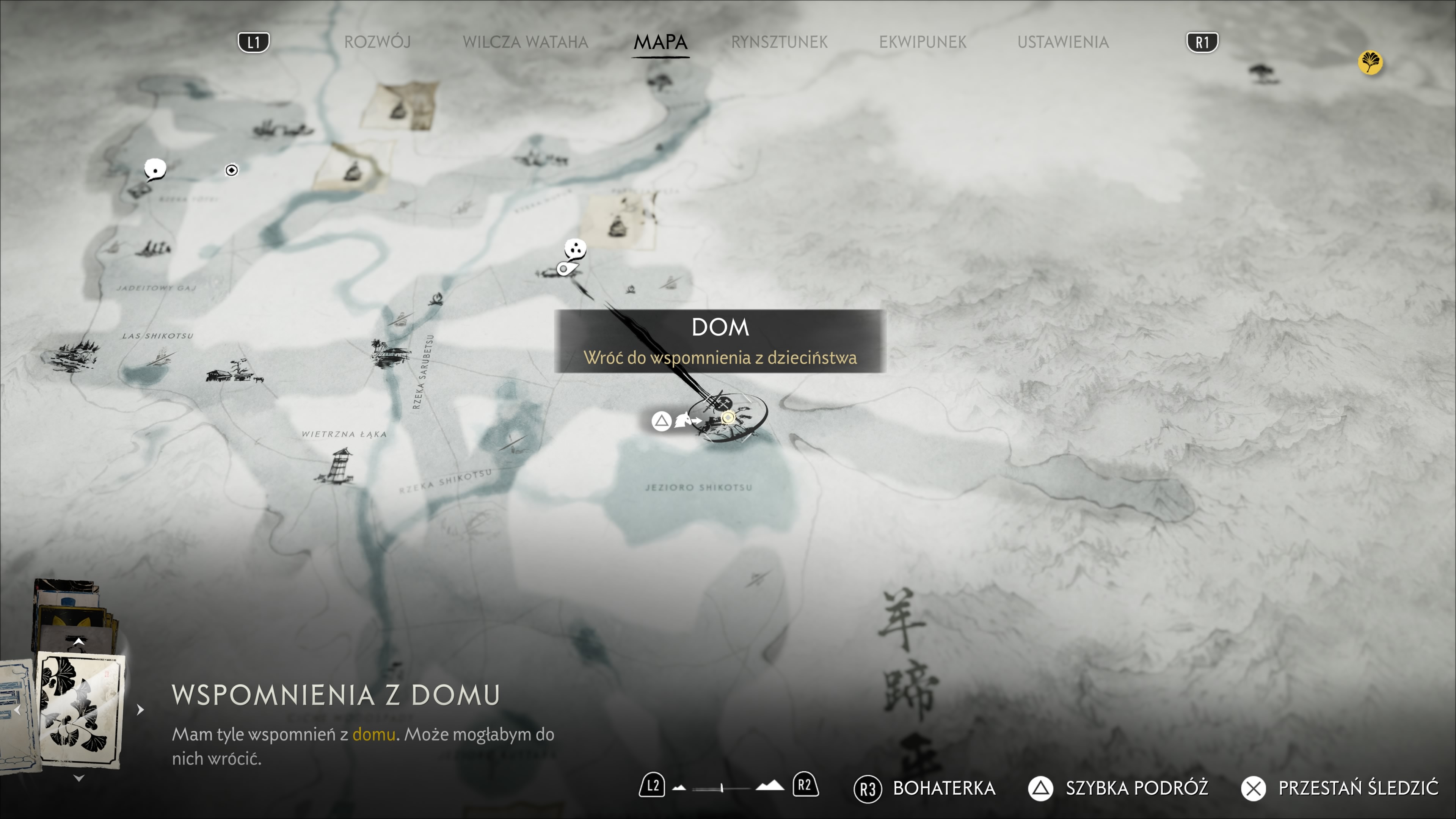This screenshot has width=1456, height=819.
Task: Select the three-dot speech bubble map marker
Action: point(575,248)
